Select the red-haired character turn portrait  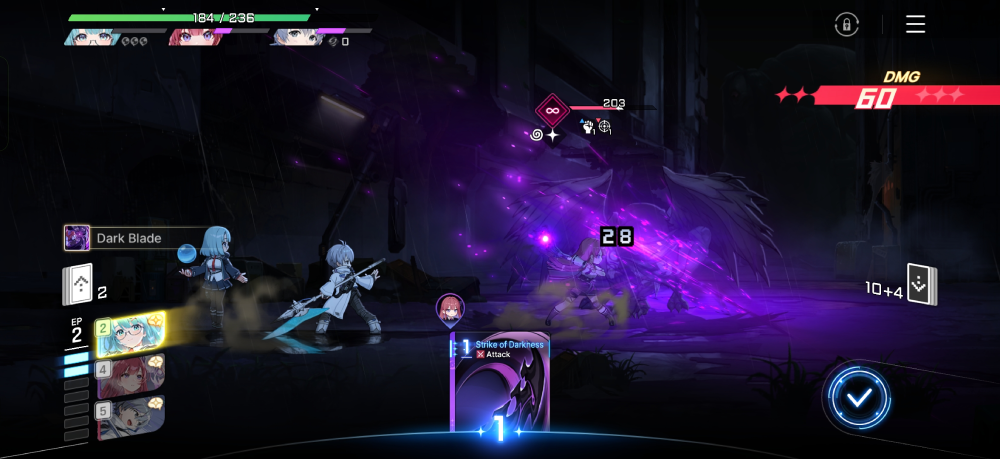(131, 375)
